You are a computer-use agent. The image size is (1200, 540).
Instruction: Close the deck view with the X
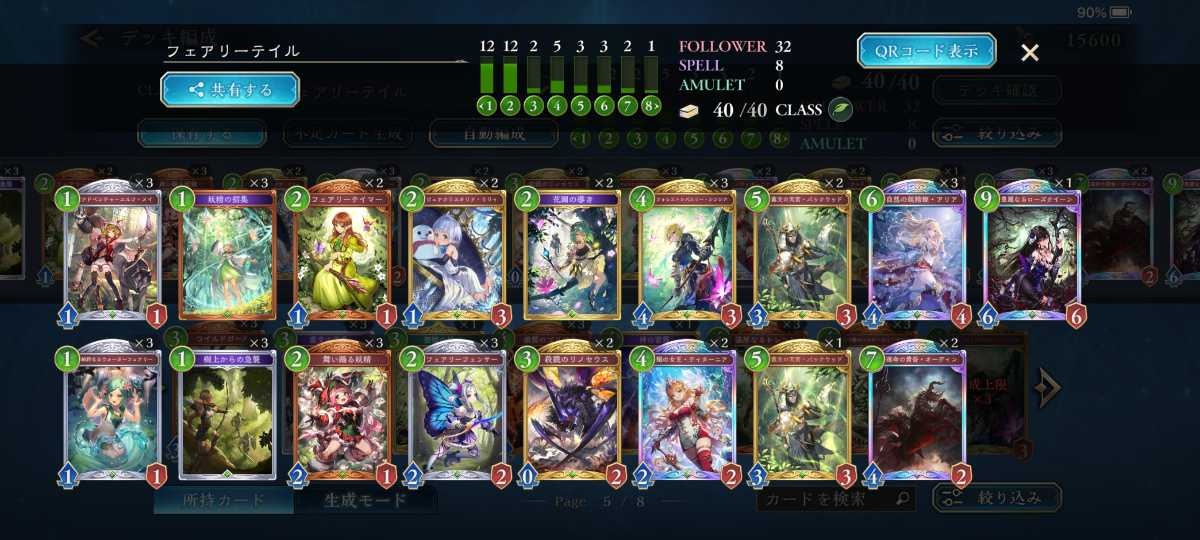pyautogui.click(x=1029, y=53)
